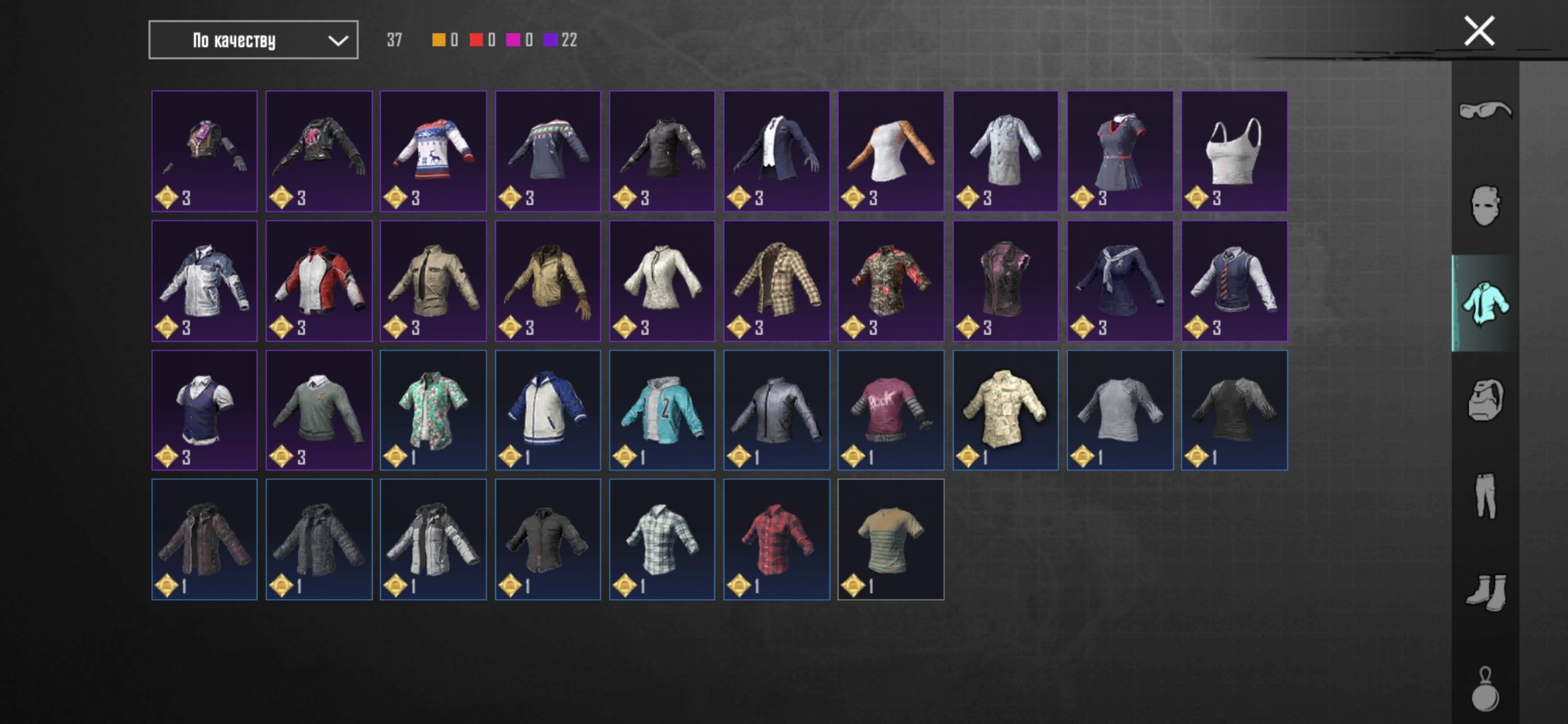The height and width of the screenshot is (724, 1568).
Task: Choose the brown plaid open jacket
Action: (776, 281)
